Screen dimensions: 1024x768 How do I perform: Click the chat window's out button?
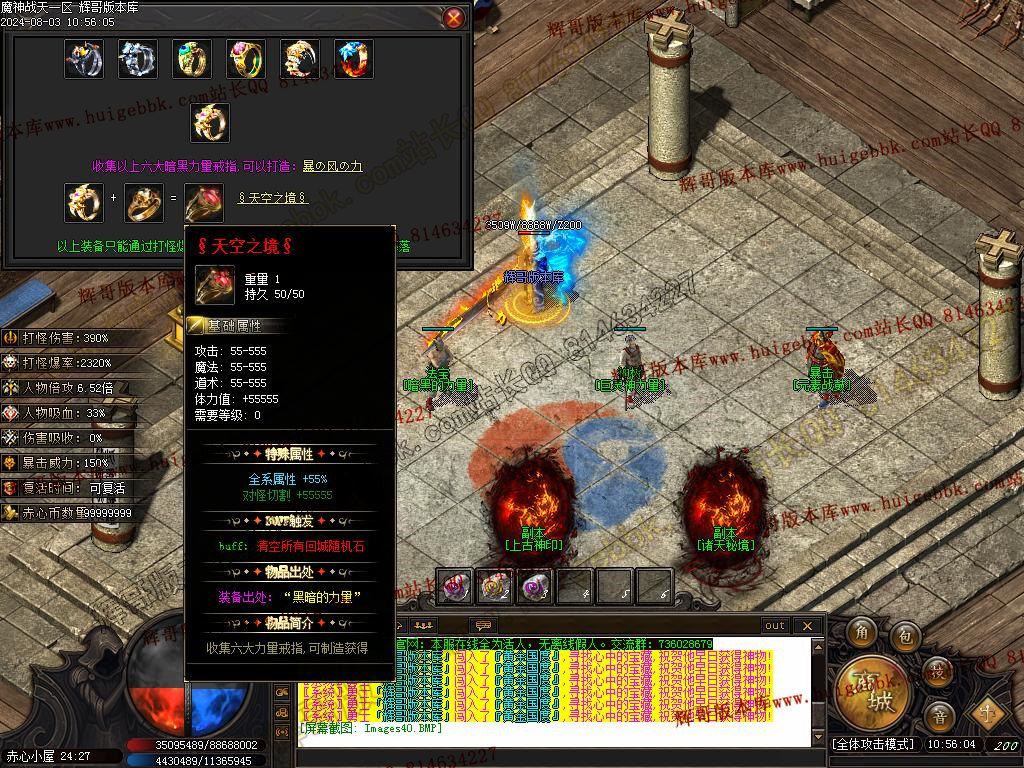click(x=775, y=626)
